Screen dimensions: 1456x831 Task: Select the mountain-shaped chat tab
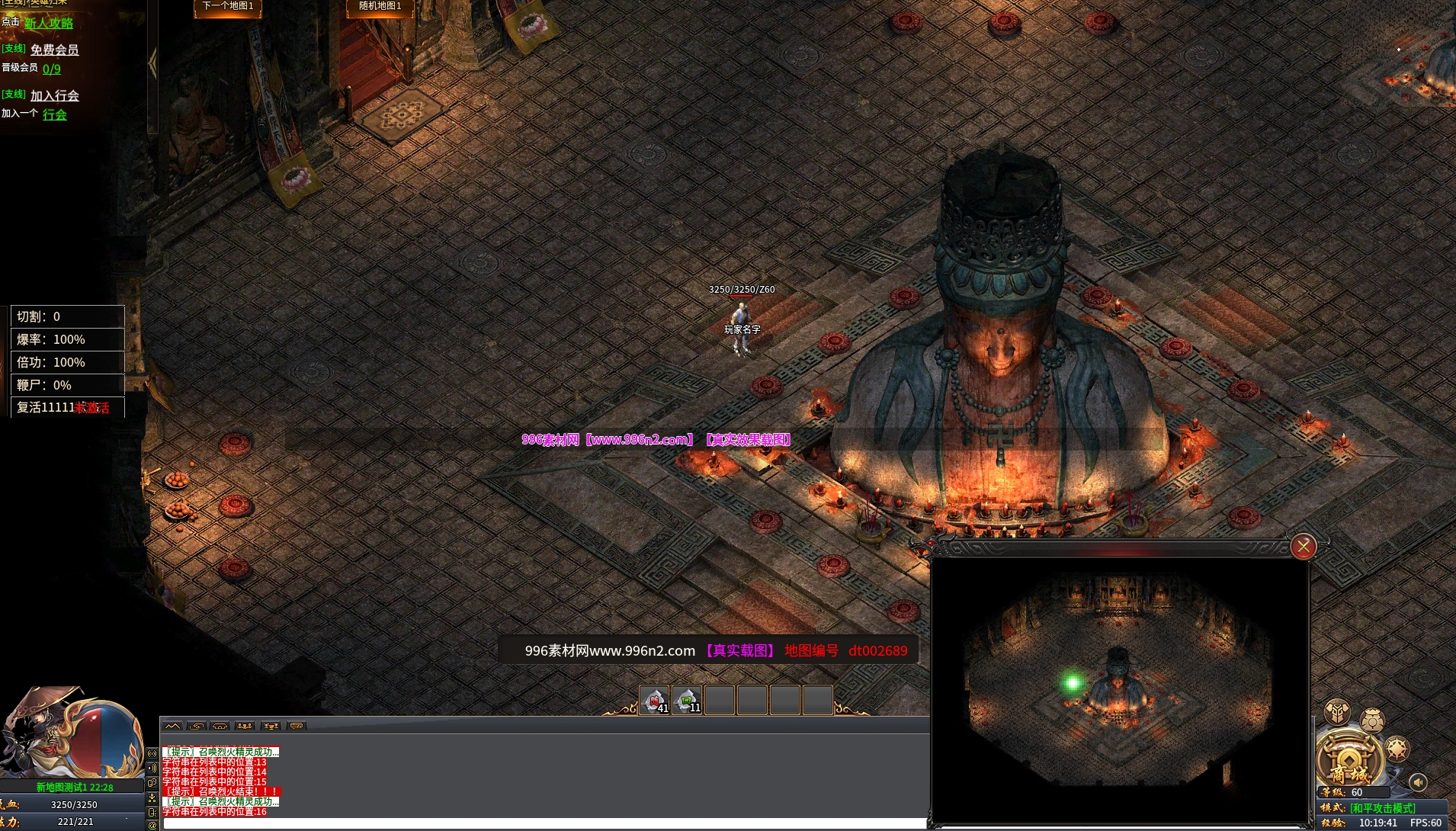[x=173, y=726]
